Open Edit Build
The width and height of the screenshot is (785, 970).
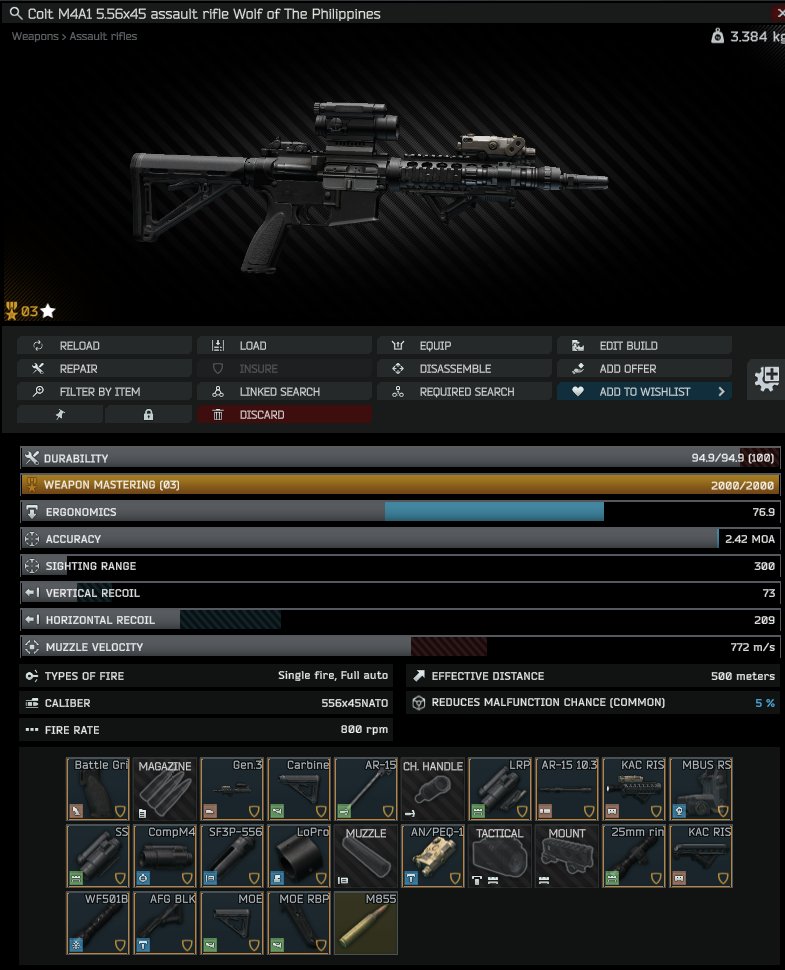click(644, 346)
